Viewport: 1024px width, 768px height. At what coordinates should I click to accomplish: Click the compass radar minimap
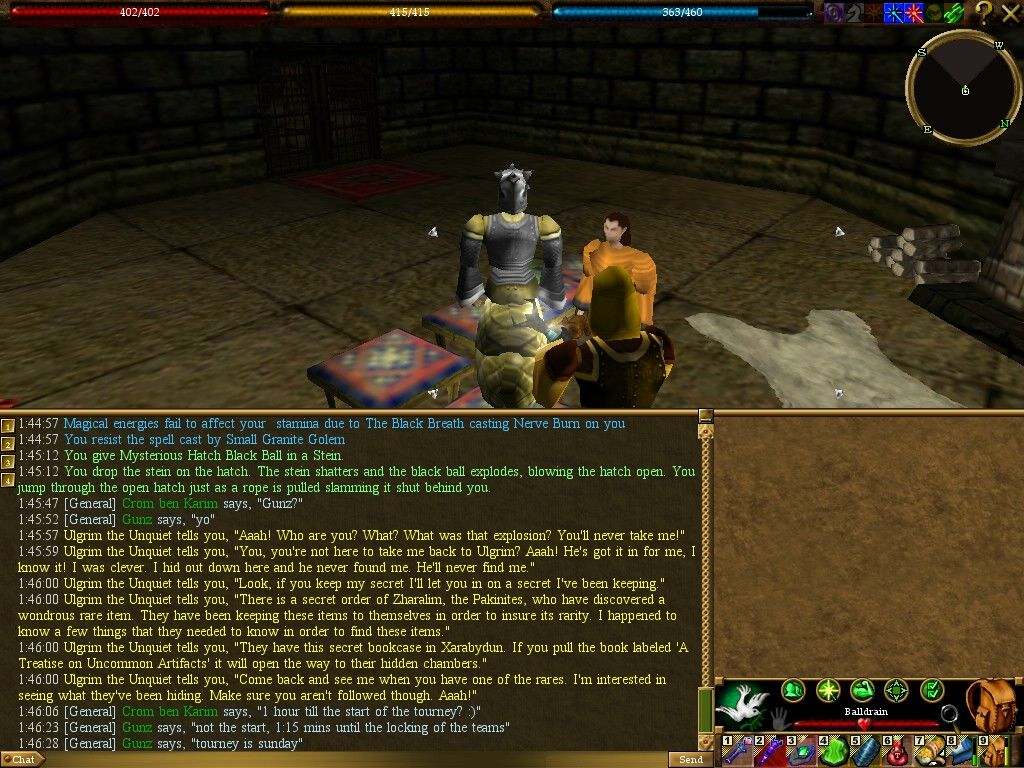[x=964, y=90]
